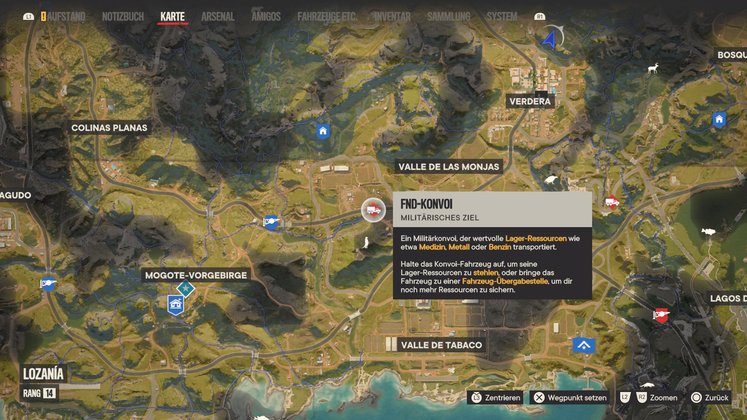Open the Arsenal tab
Image resolution: width=747 pixels, height=420 pixels.
pyautogui.click(x=217, y=17)
